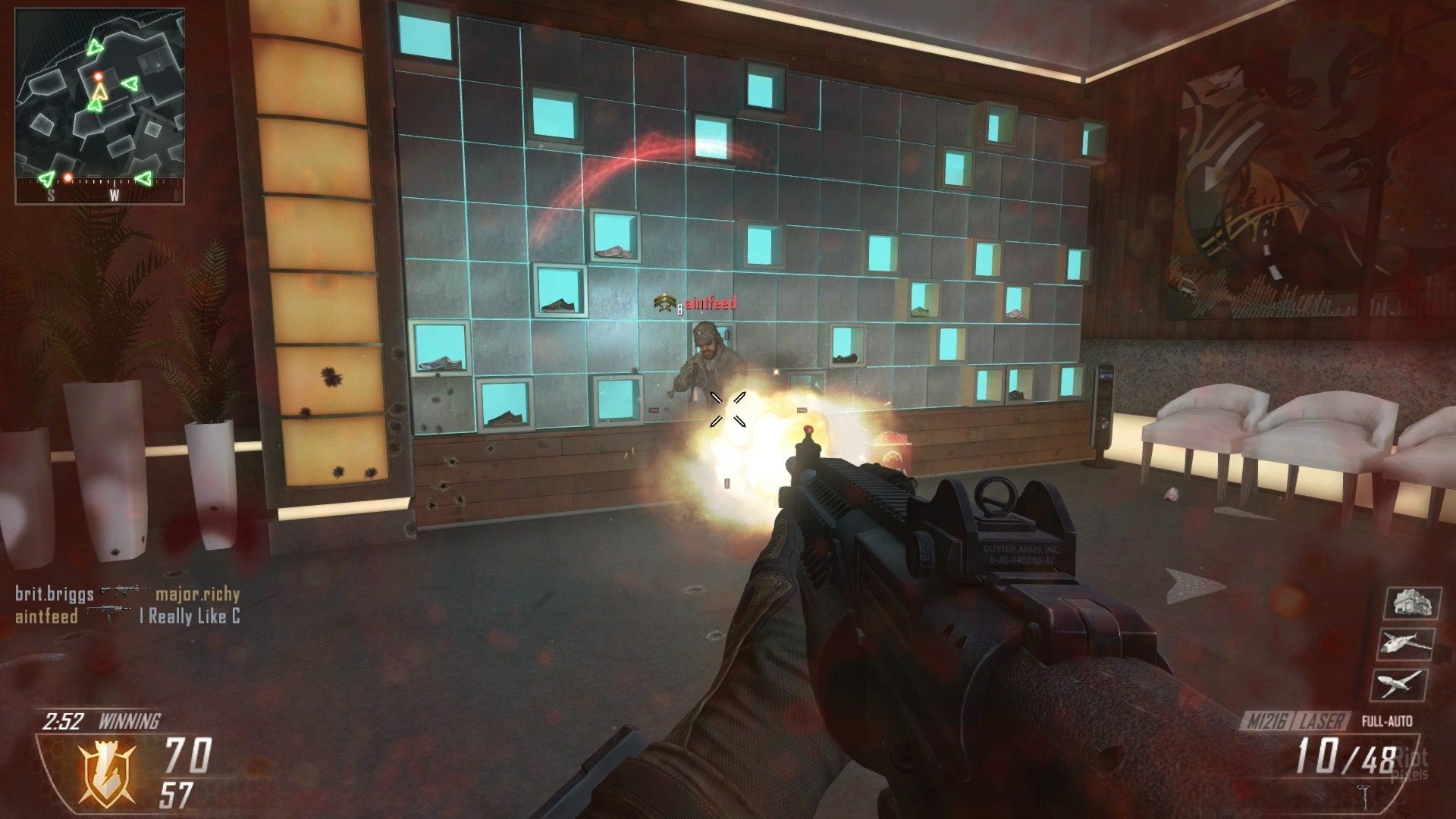This screenshot has height=819, width=1456.
Task: Activate the middle aircraft scorestreak icon
Action: [1405, 645]
